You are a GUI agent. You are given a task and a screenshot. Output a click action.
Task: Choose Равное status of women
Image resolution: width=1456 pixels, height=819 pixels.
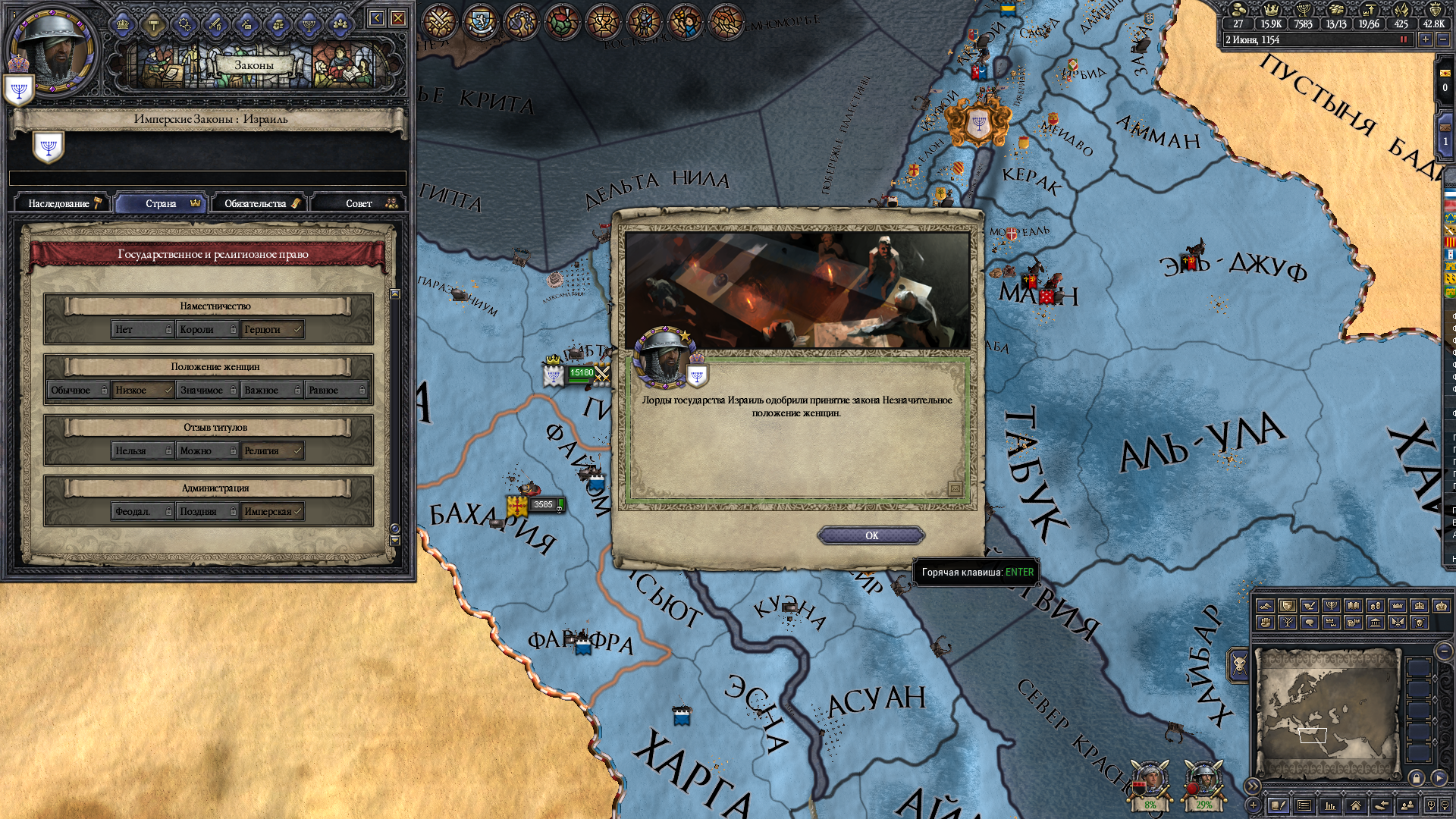point(336,390)
